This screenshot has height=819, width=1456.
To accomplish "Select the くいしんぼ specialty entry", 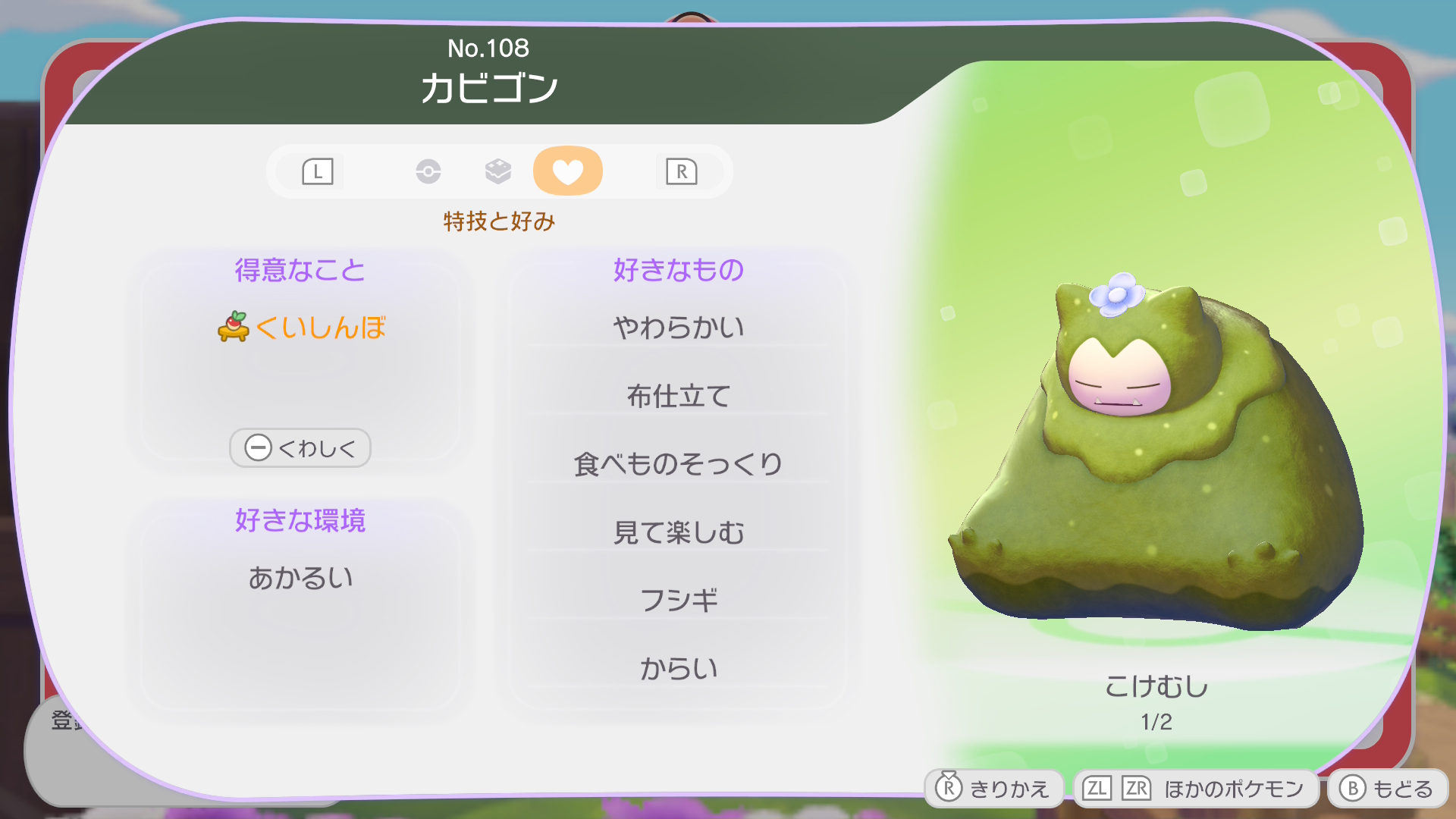I will (302, 328).
